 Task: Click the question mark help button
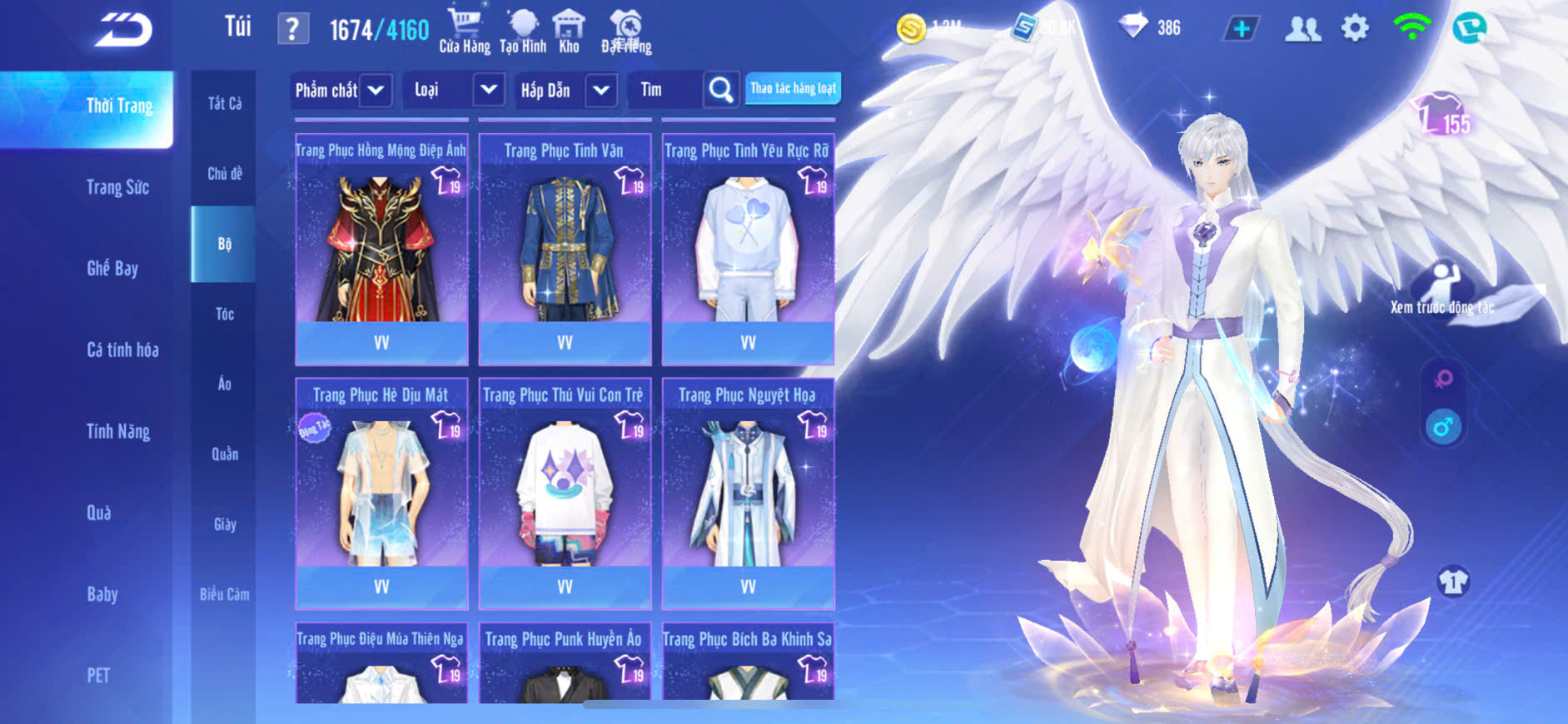pos(292,30)
